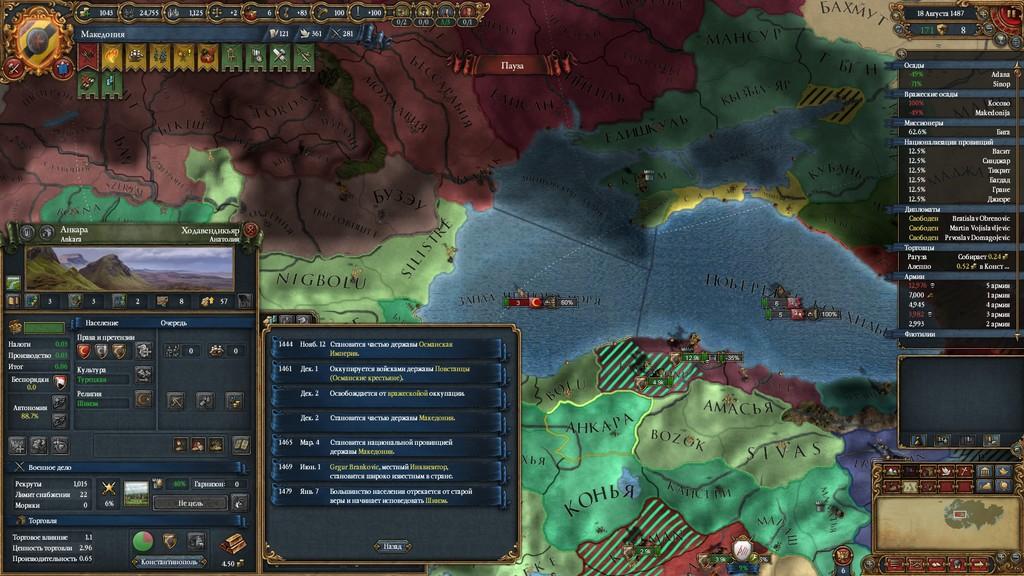The height and width of the screenshot is (576, 1024).
Task: Select the 1444 Османская Империя history entry
Action: 386,347
